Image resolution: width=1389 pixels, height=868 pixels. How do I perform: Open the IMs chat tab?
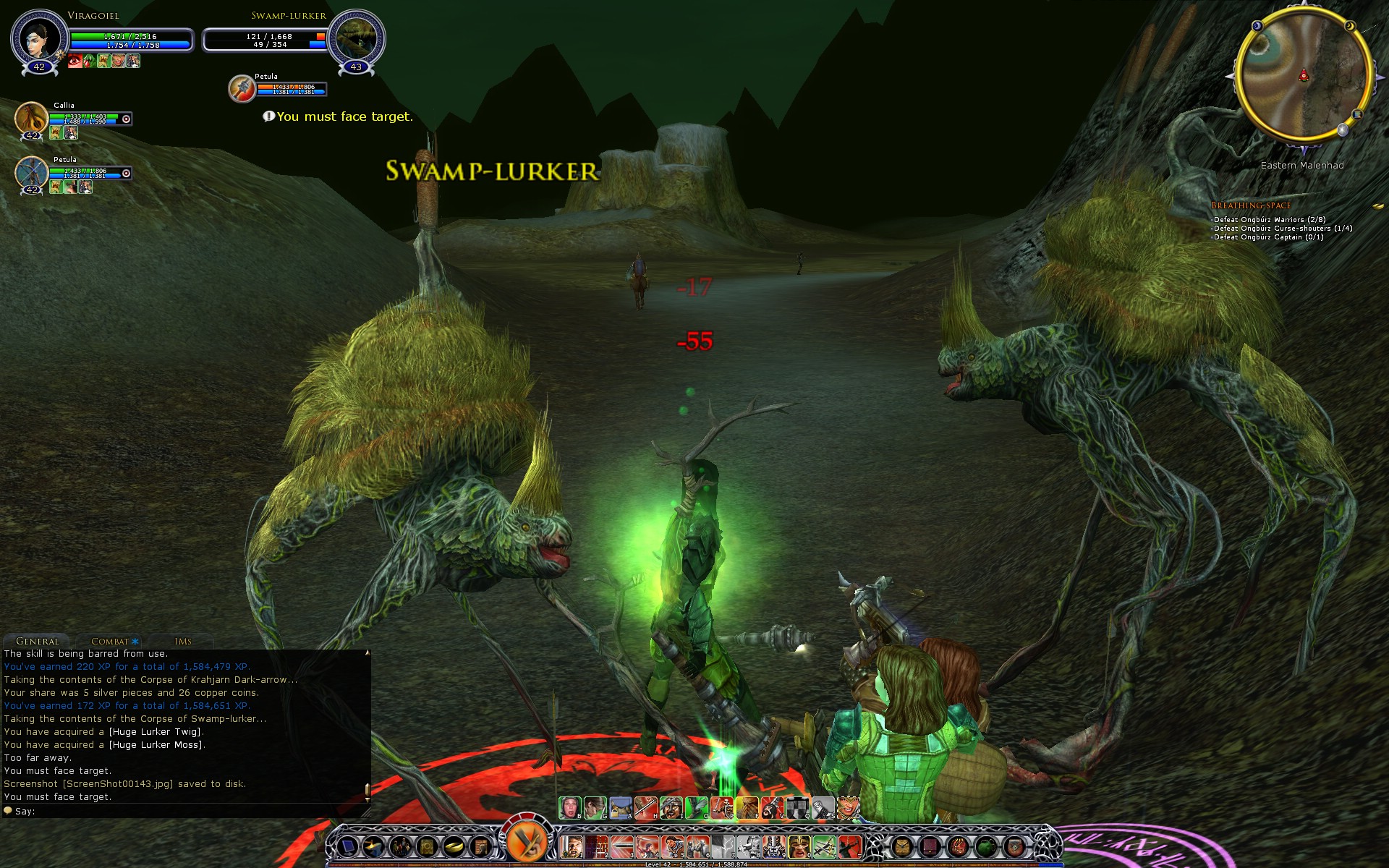pyautogui.click(x=183, y=641)
